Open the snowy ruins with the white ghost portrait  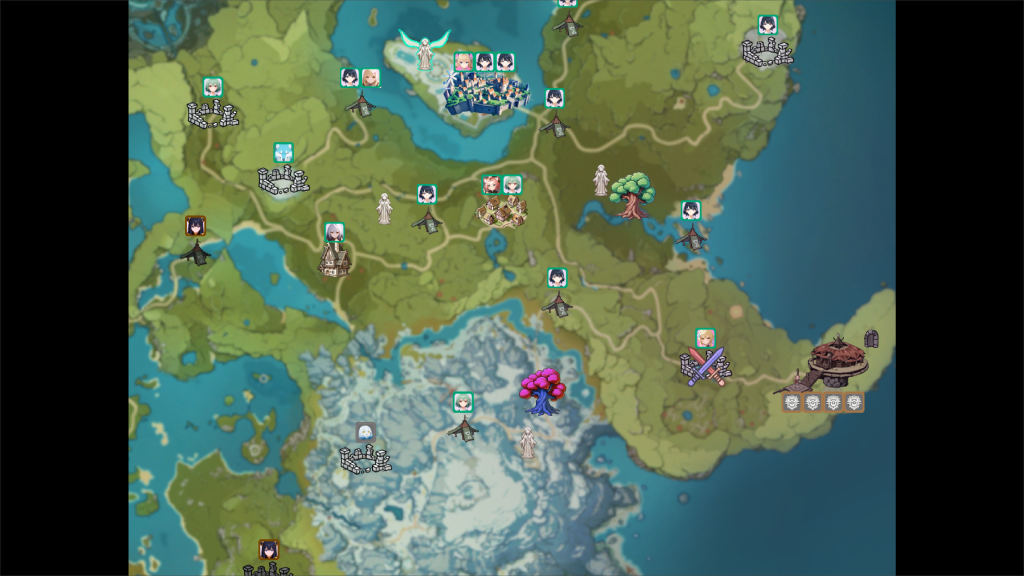point(365,459)
